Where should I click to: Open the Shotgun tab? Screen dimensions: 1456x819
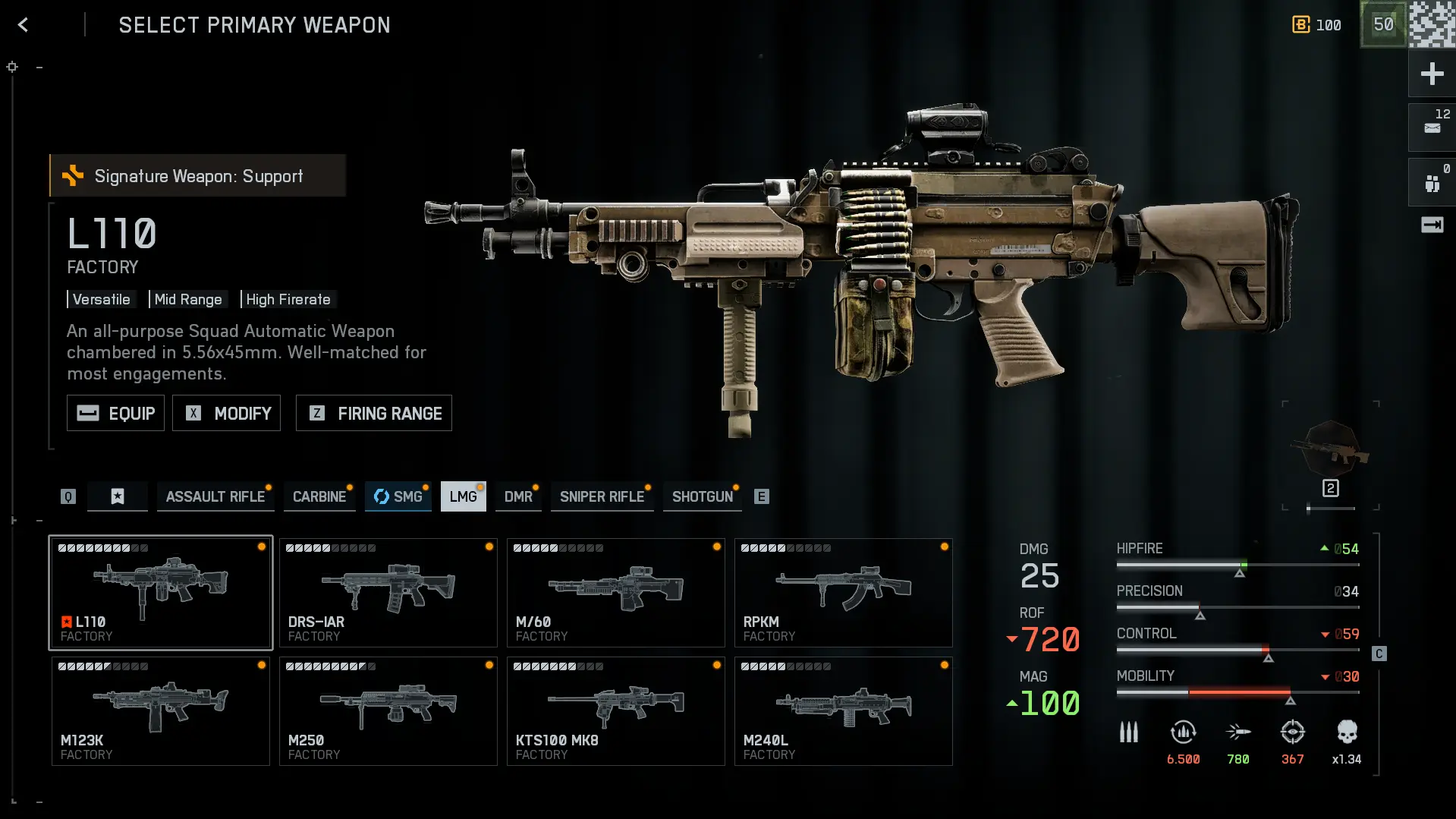click(703, 496)
